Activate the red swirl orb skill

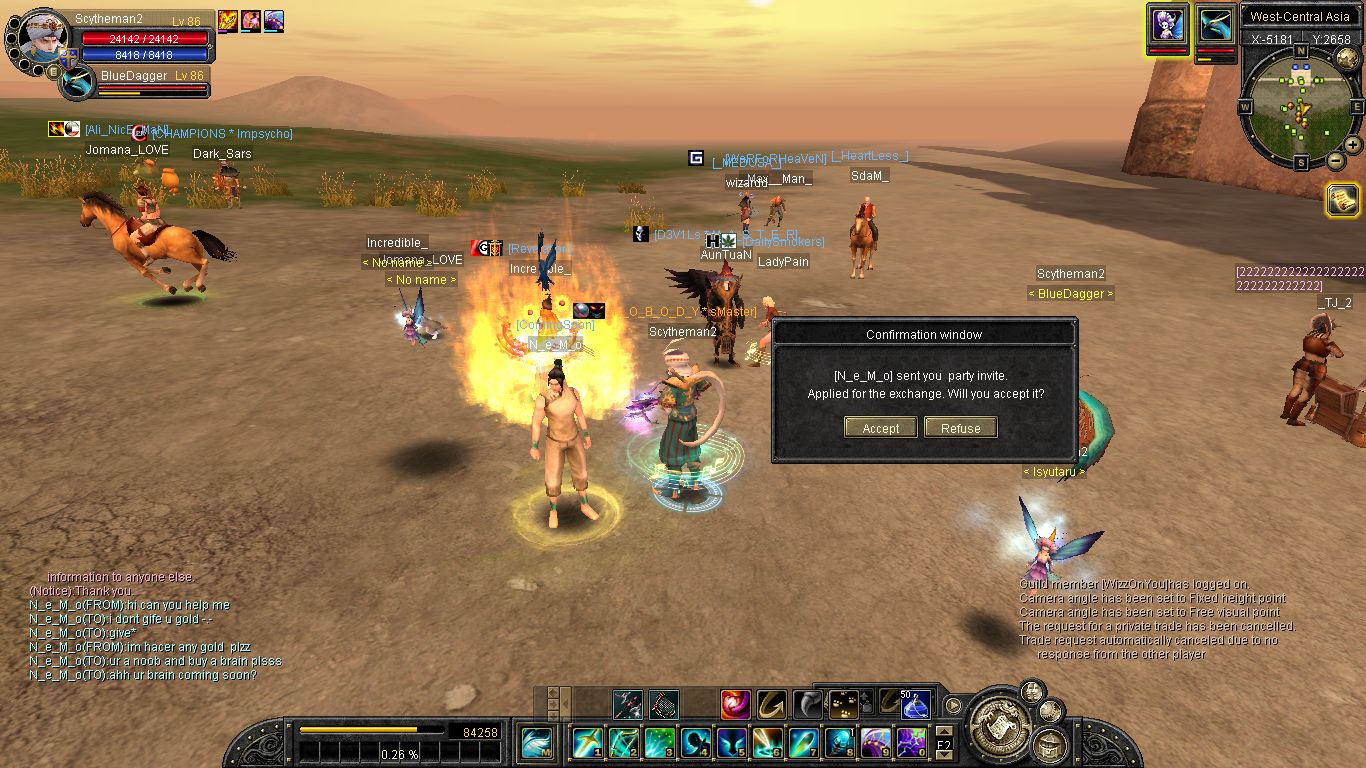pyautogui.click(x=735, y=705)
